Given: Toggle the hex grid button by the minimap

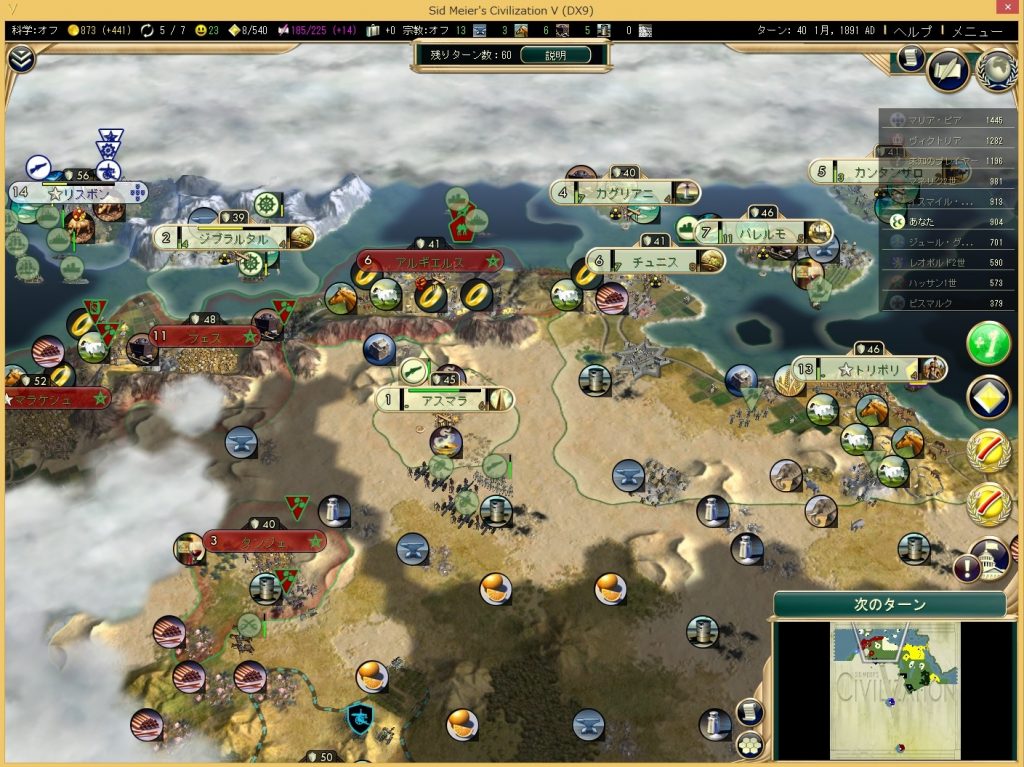Looking at the screenshot, I should (750, 744).
